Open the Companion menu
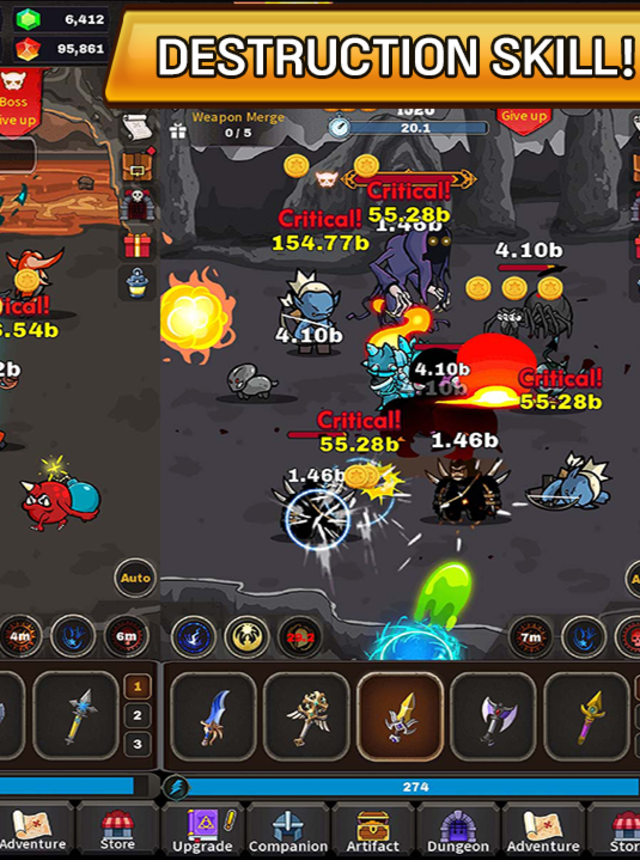640x860 pixels. point(288,830)
